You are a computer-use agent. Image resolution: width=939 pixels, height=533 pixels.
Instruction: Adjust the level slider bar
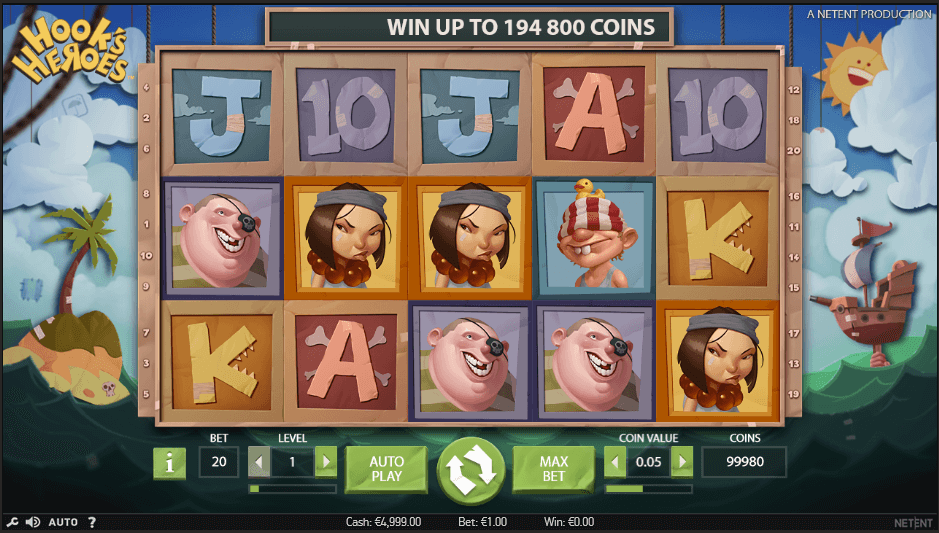[x=292, y=489]
